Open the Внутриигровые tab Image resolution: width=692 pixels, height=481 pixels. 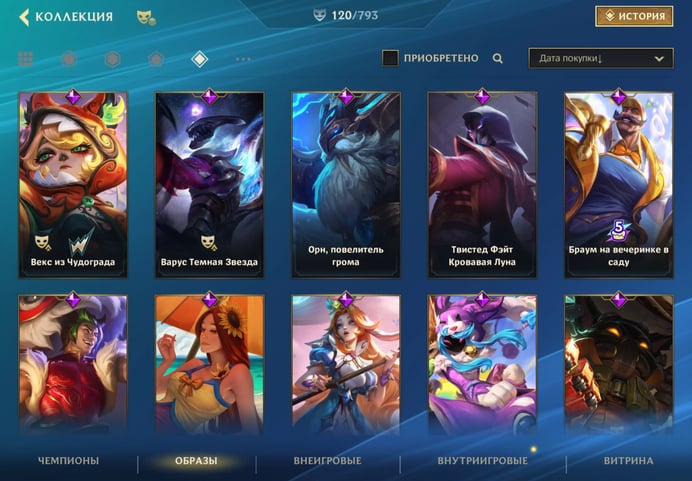pyautogui.click(x=482, y=461)
